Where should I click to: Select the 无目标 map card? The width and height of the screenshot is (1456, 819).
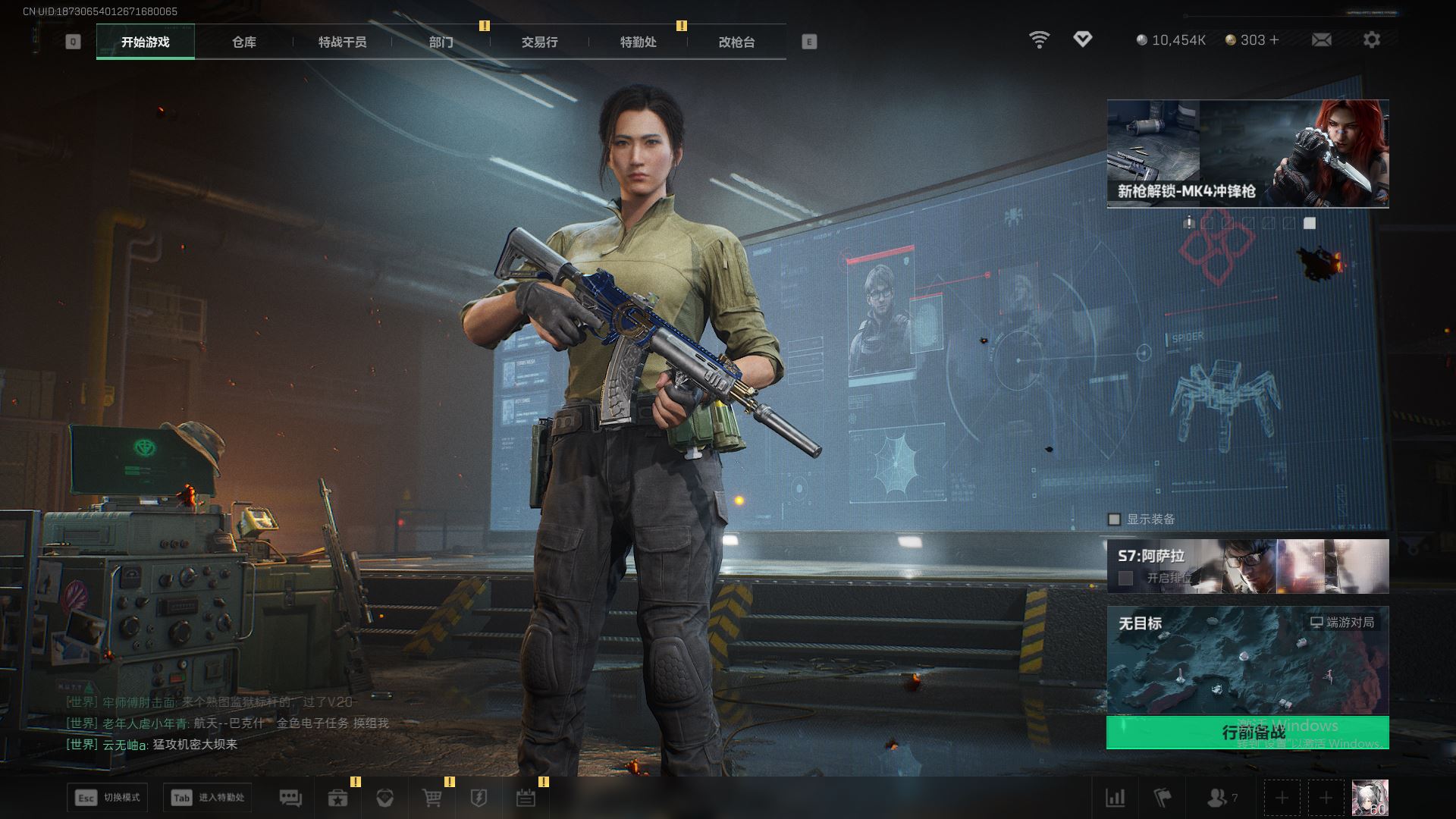click(1247, 660)
